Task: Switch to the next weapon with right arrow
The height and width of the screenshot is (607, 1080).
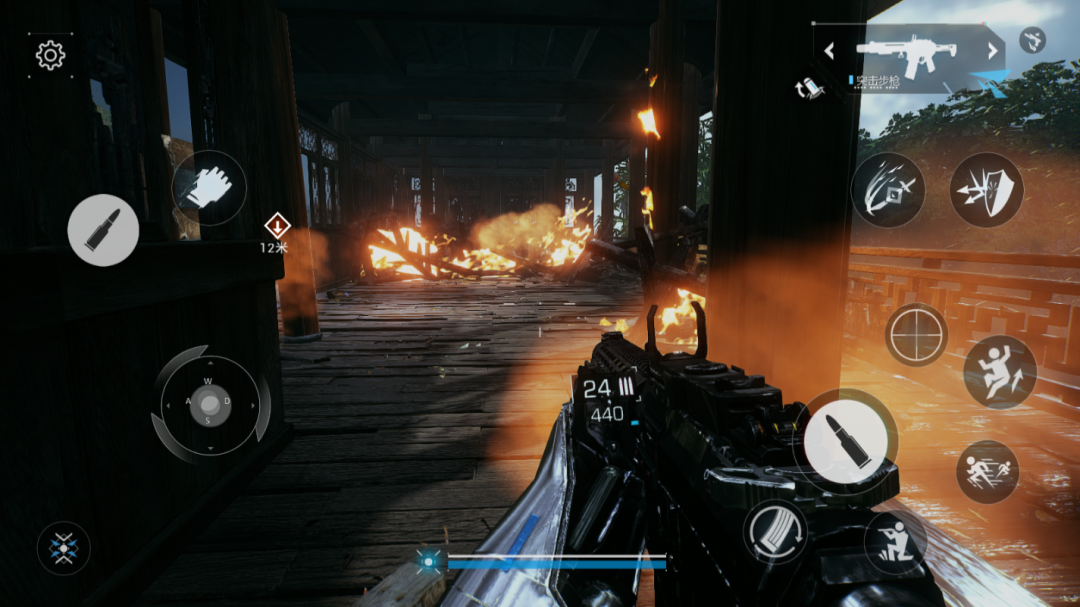Action: tap(993, 51)
